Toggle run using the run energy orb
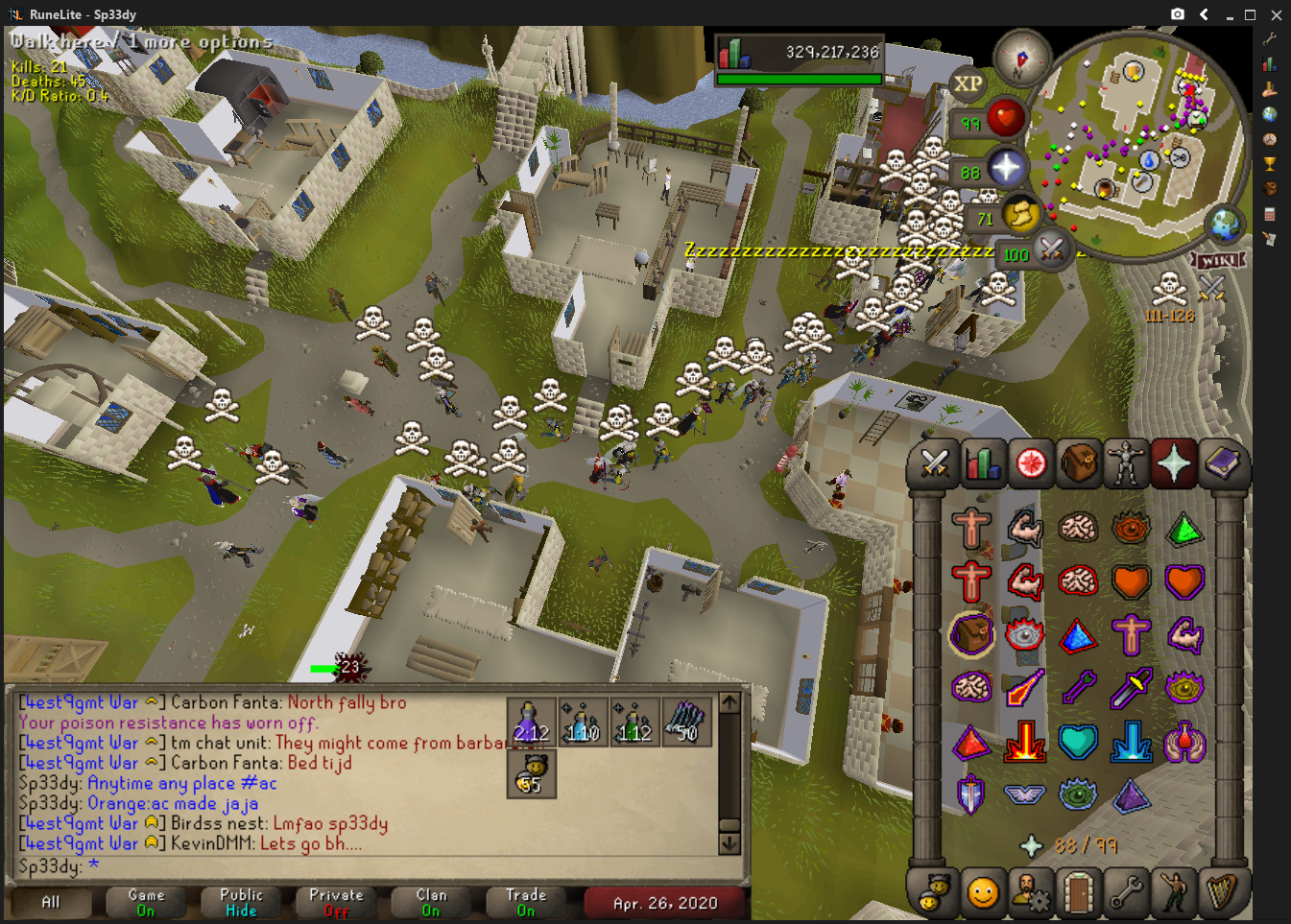Viewport: 1291px width, 924px height. pyautogui.click(x=1020, y=213)
